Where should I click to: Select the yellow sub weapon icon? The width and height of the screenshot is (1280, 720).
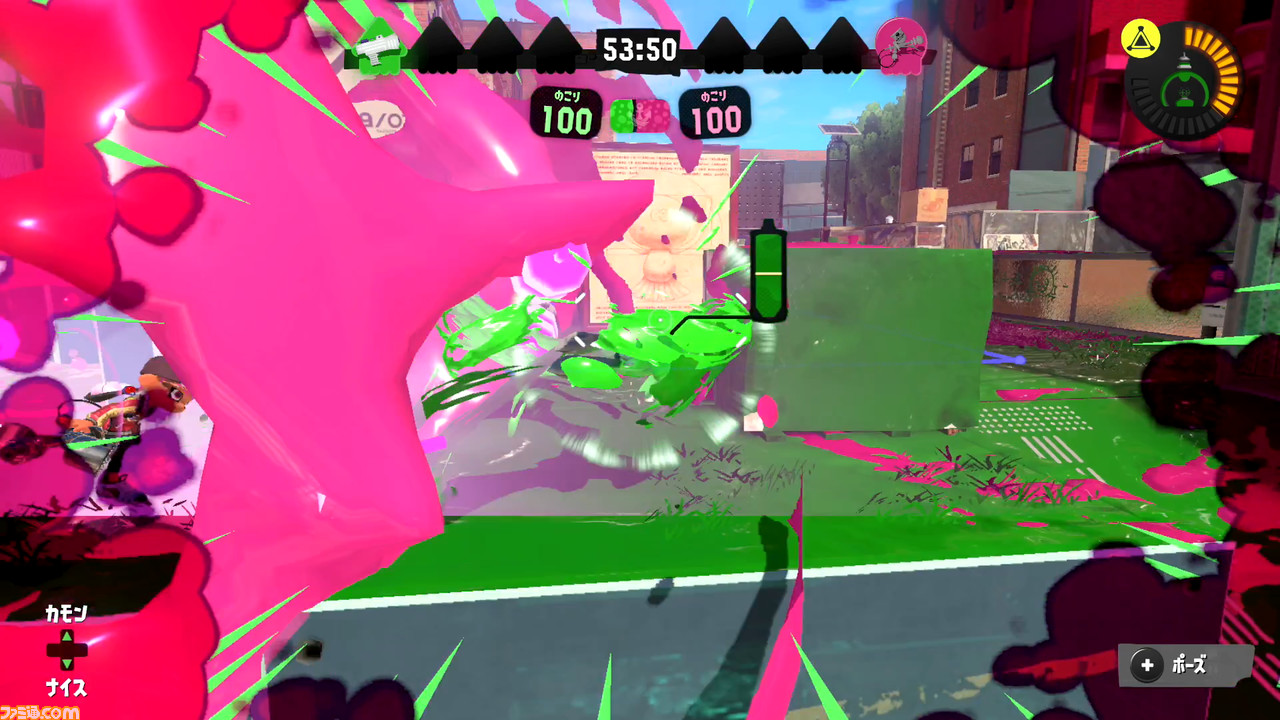(x=1141, y=37)
